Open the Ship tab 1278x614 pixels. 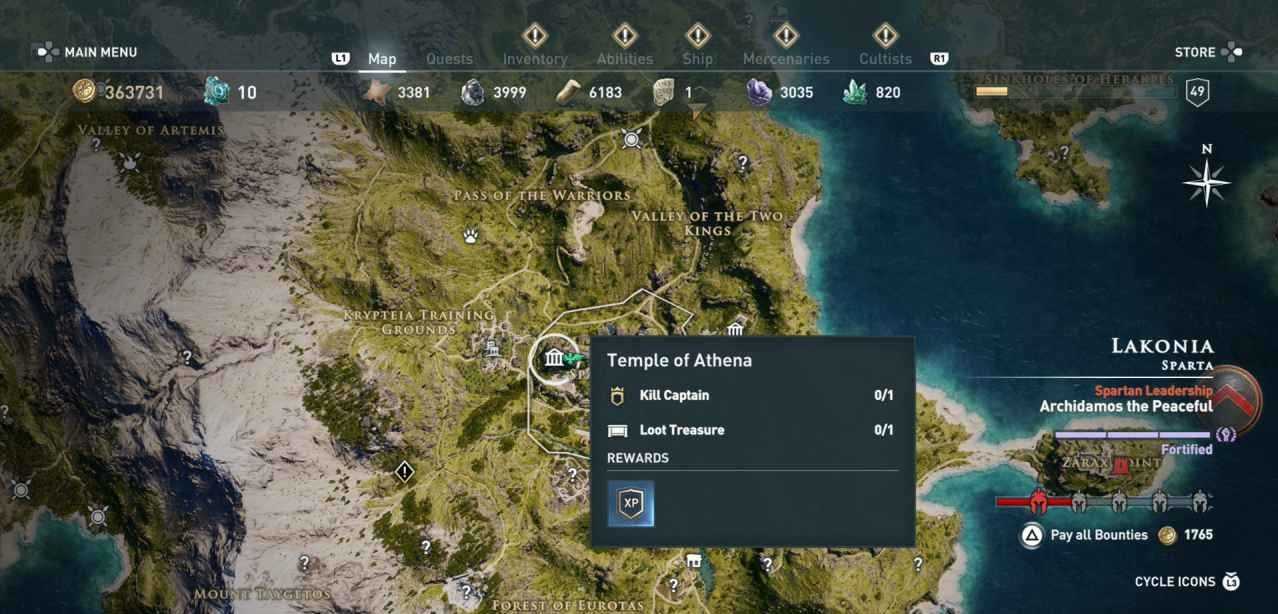697,59
